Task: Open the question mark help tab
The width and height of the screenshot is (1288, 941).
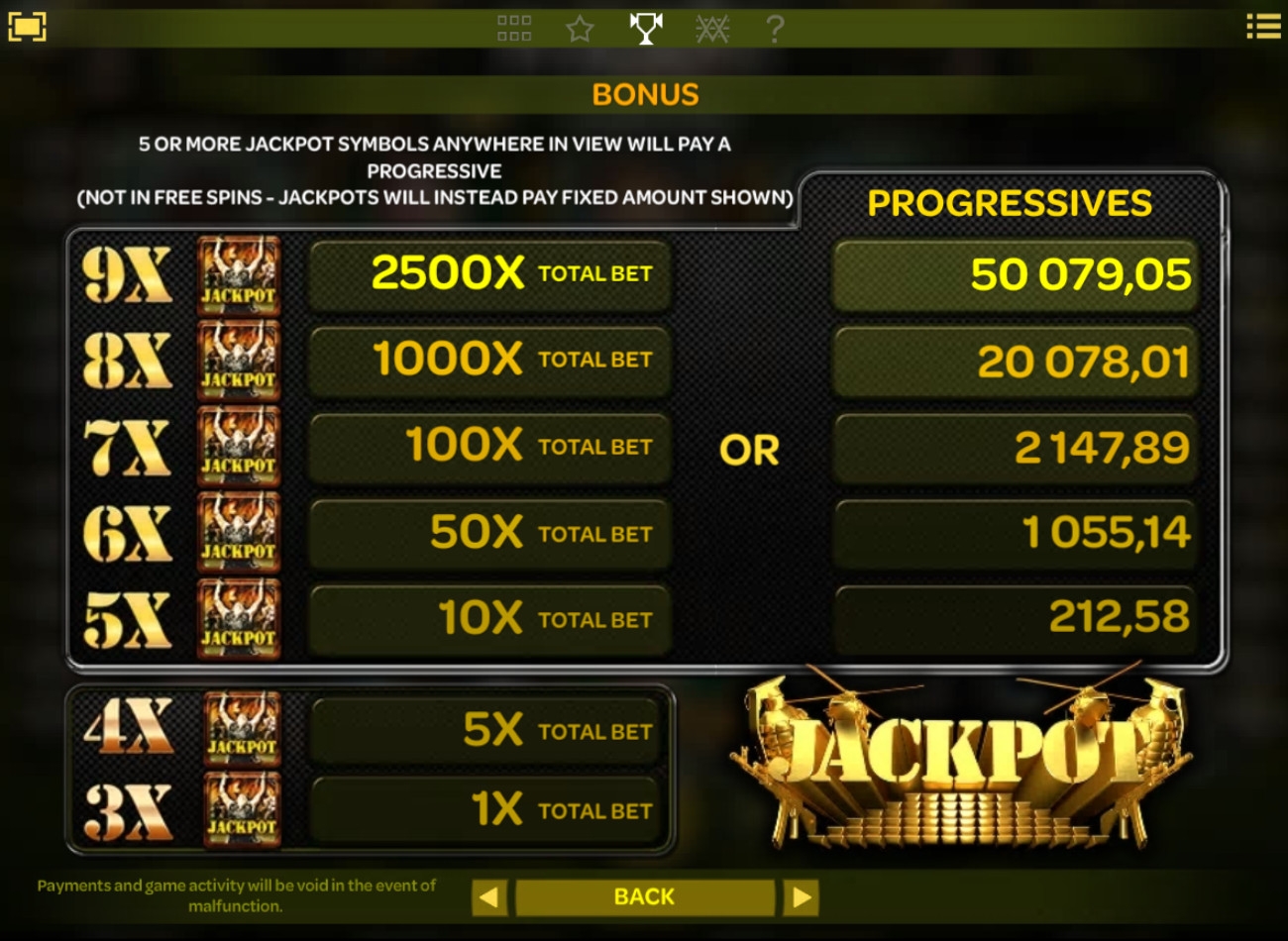Action: pyautogui.click(x=775, y=29)
